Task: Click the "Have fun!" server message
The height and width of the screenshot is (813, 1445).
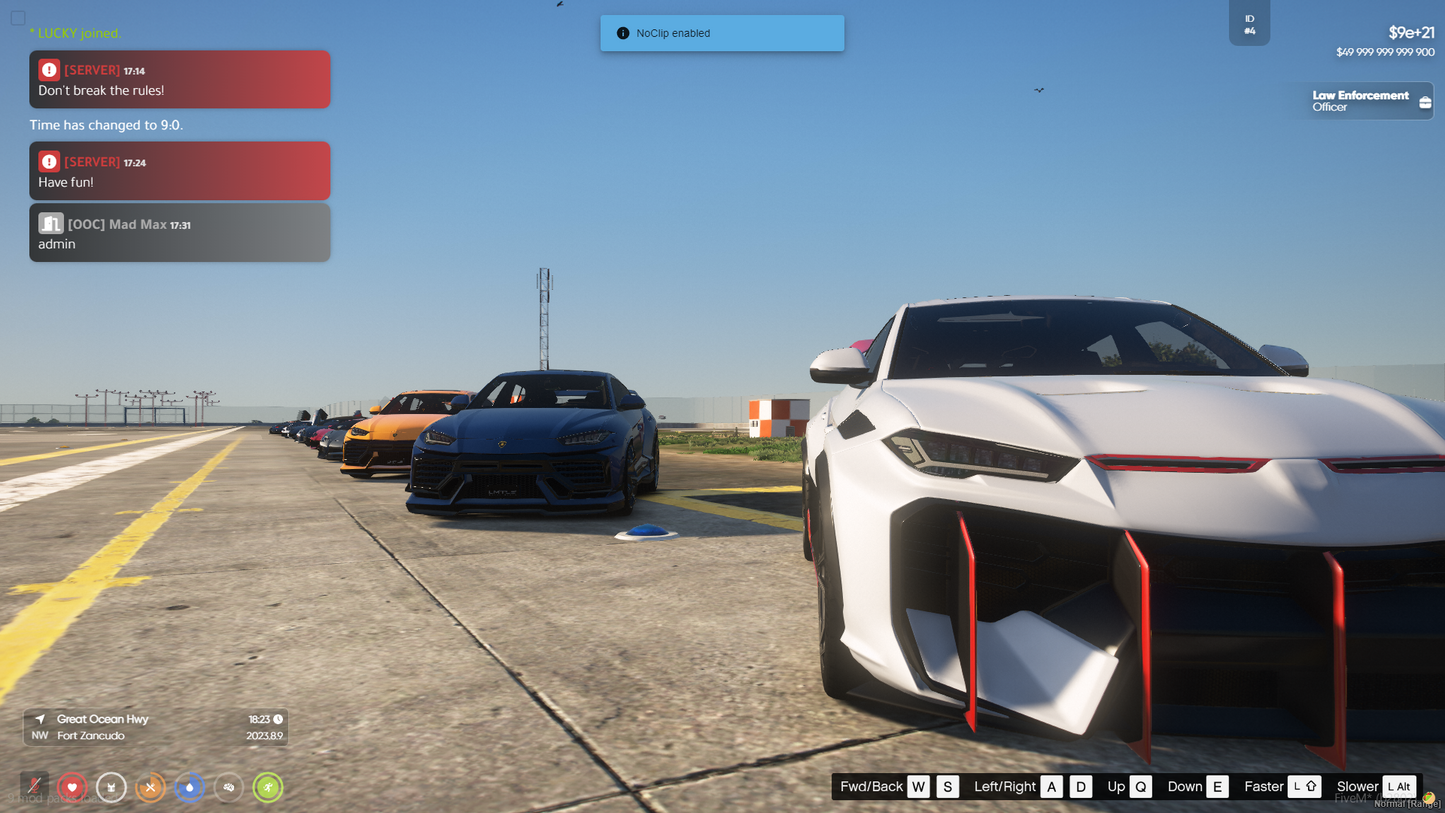Action: click(180, 171)
